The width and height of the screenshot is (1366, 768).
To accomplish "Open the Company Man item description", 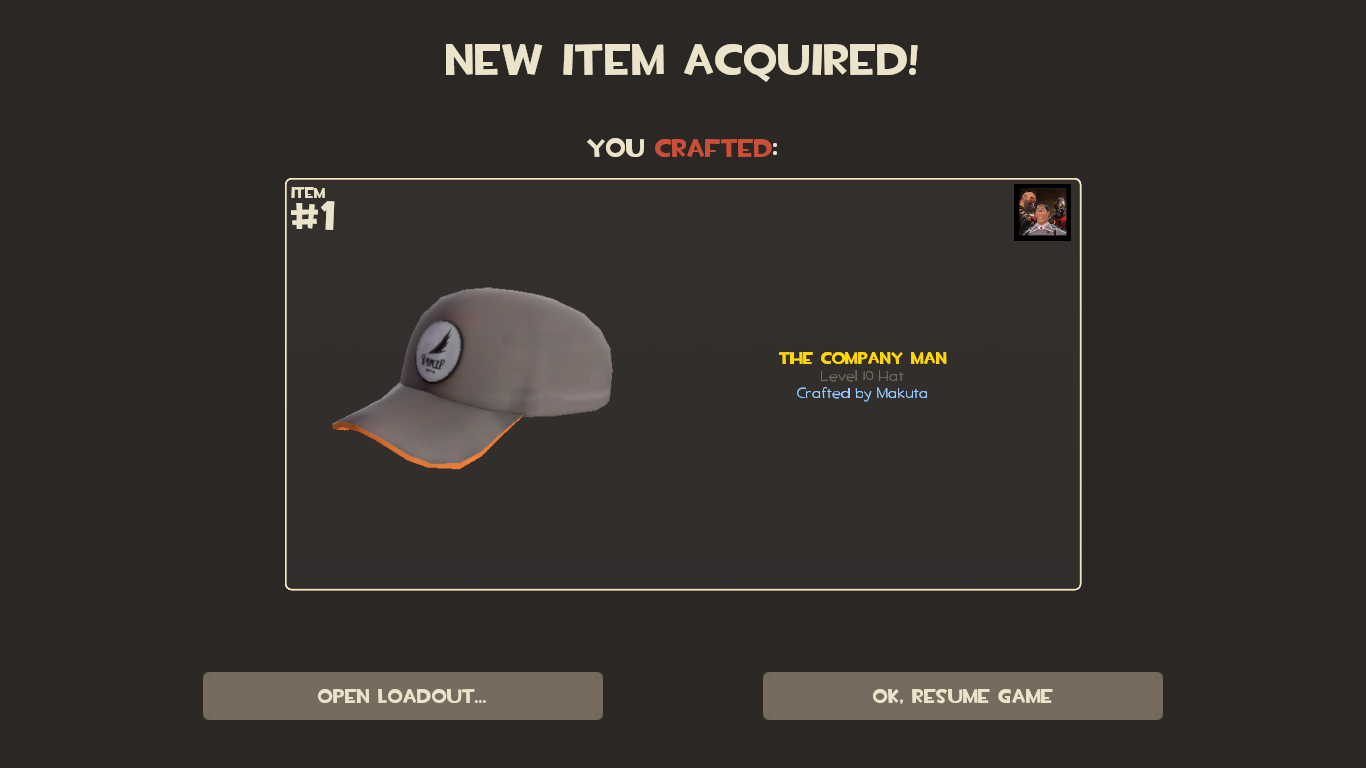I will (862, 358).
